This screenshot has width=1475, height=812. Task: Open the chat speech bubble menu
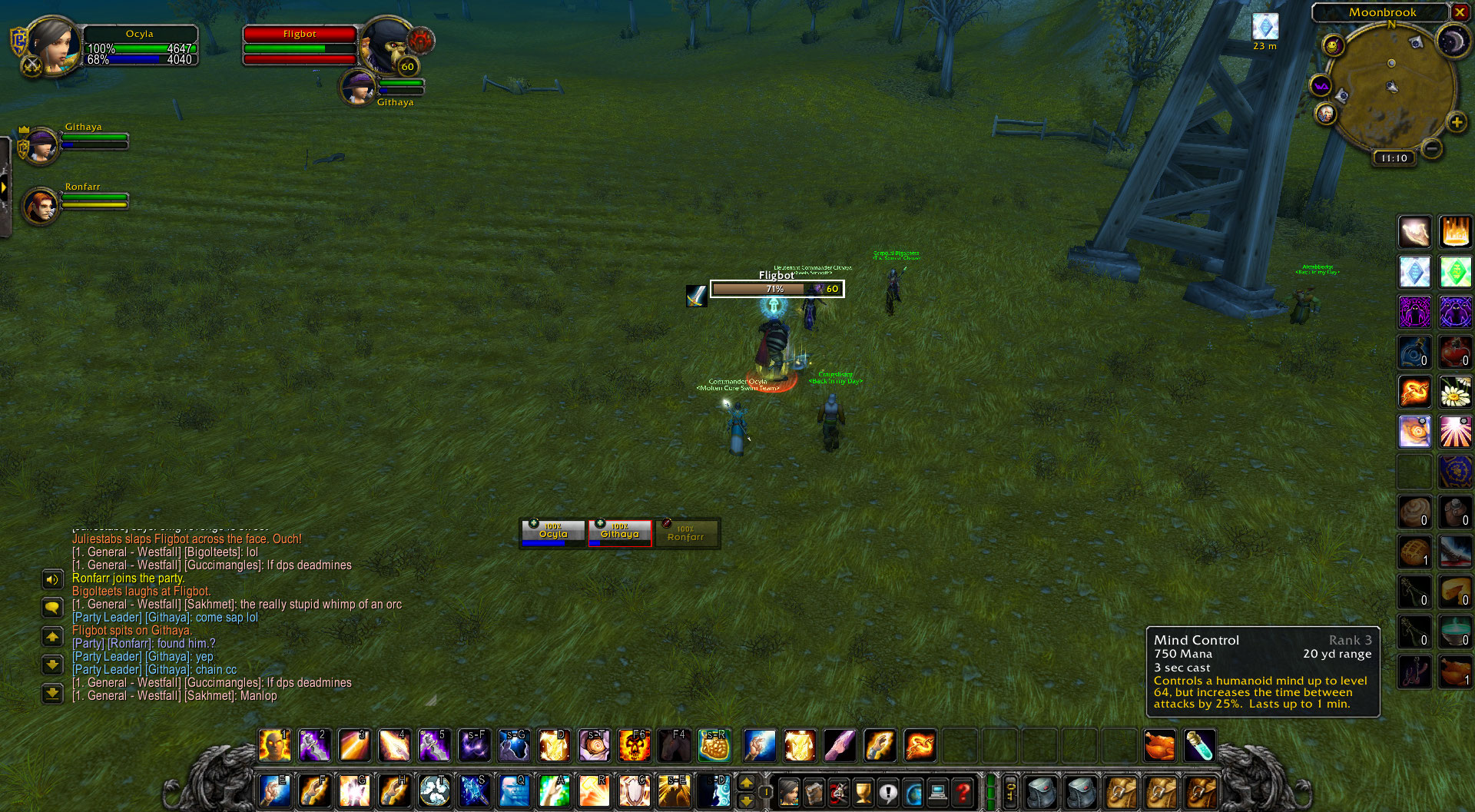[x=52, y=608]
